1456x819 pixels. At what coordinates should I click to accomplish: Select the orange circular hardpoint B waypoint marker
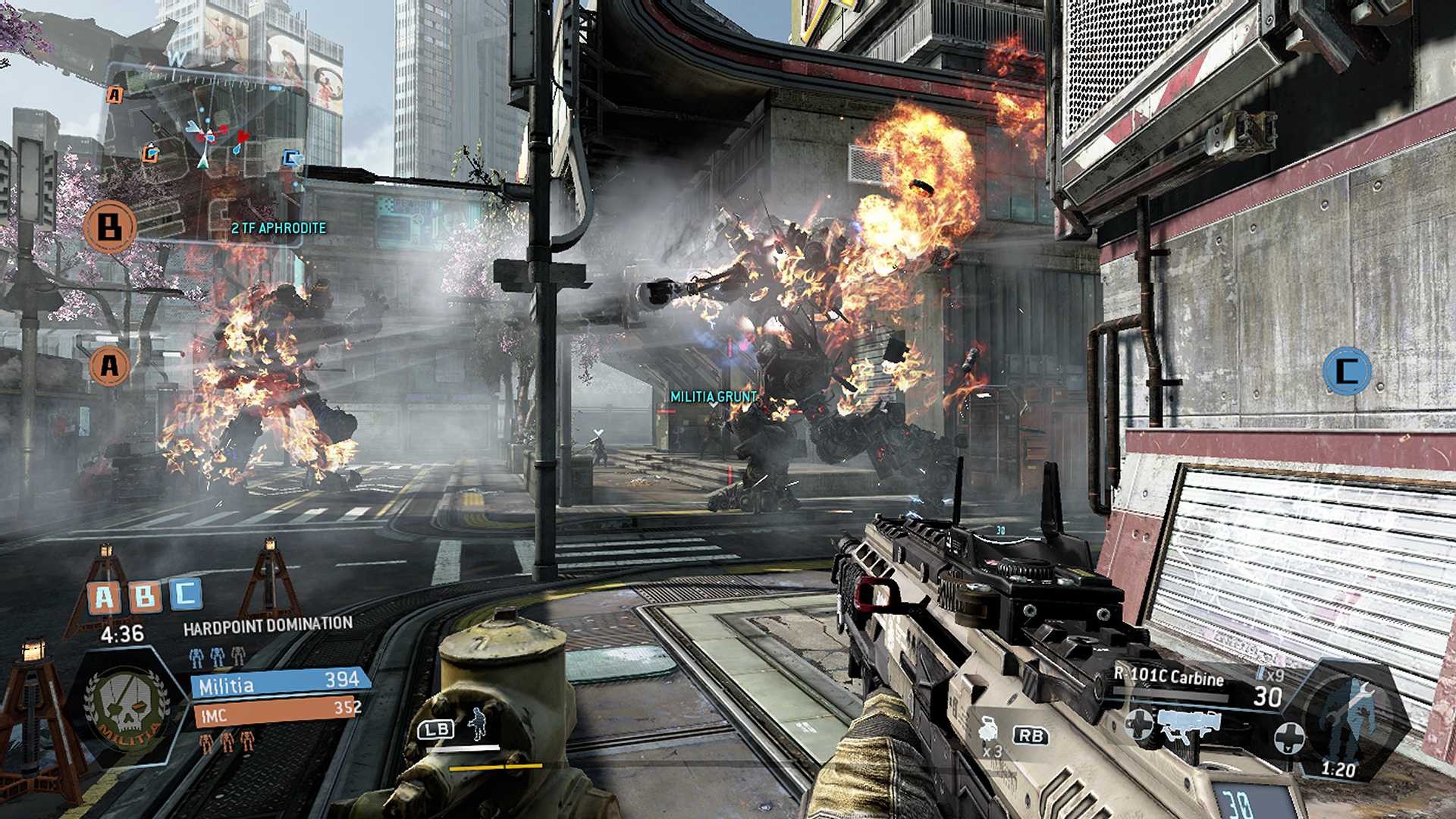pyautogui.click(x=109, y=226)
